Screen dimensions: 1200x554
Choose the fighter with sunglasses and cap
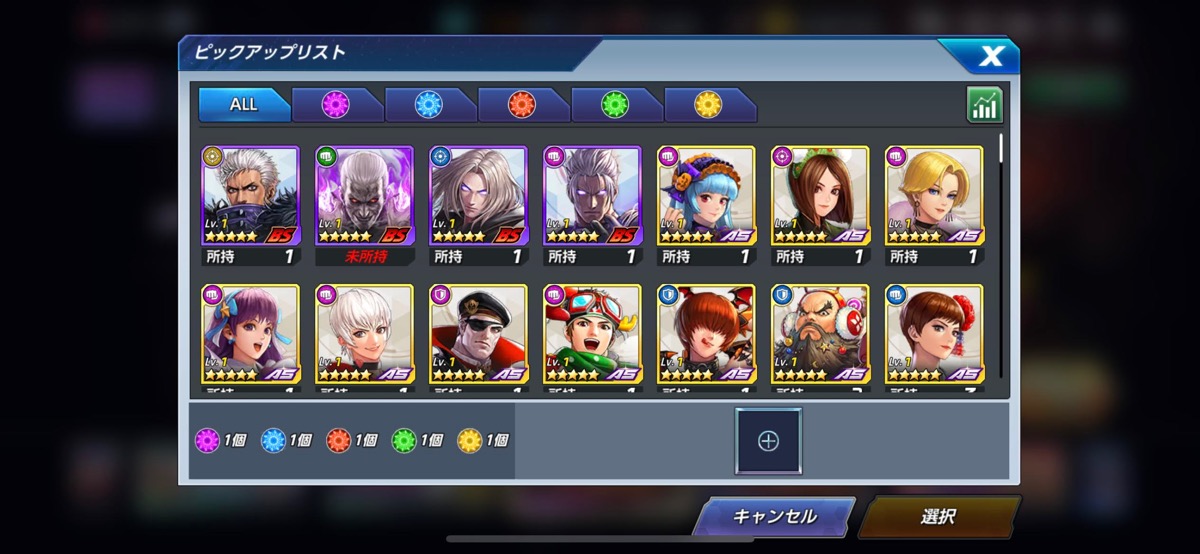coord(478,334)
